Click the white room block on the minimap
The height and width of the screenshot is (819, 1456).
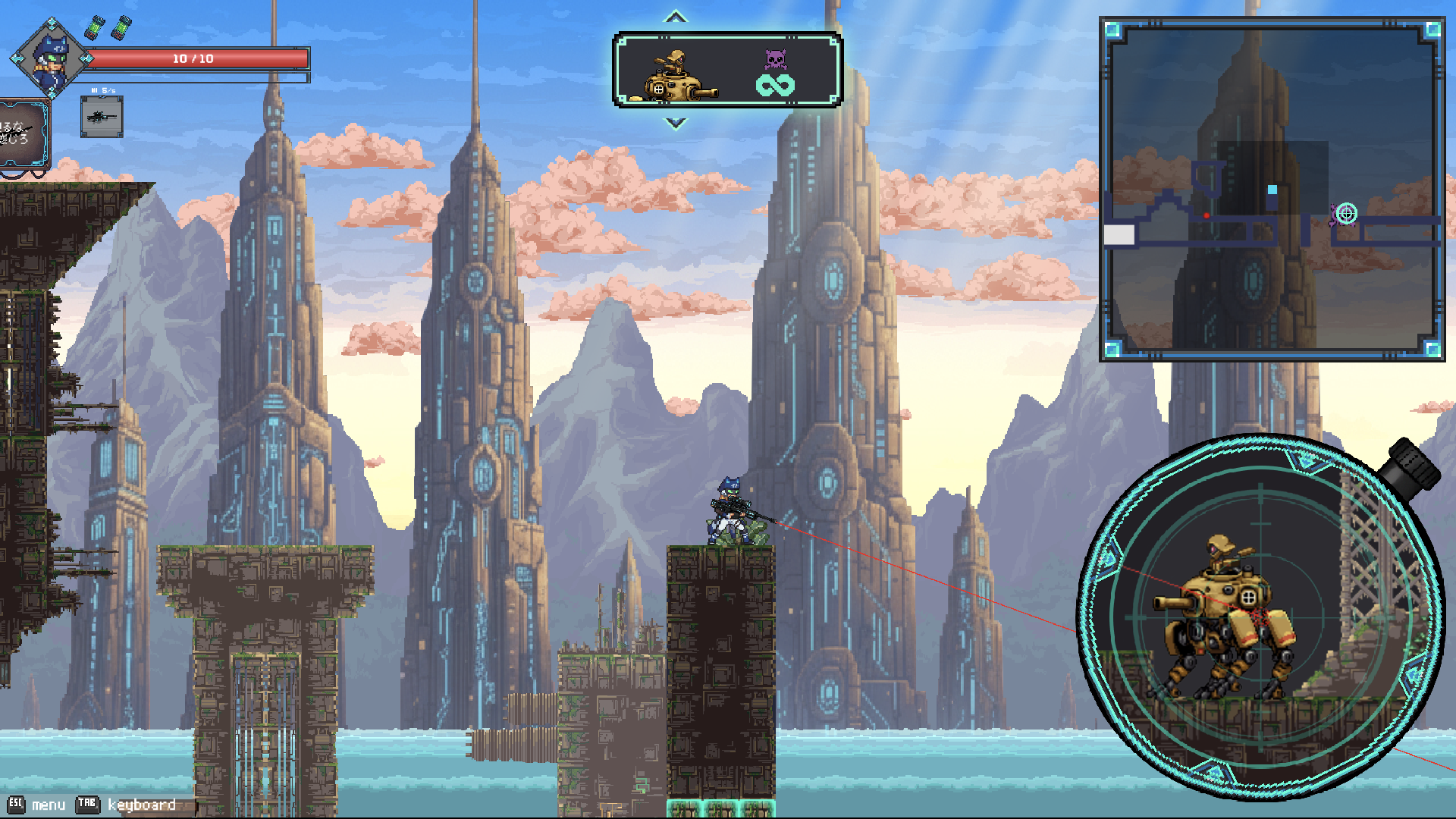pyautogui.click(x=1119, y=235)
